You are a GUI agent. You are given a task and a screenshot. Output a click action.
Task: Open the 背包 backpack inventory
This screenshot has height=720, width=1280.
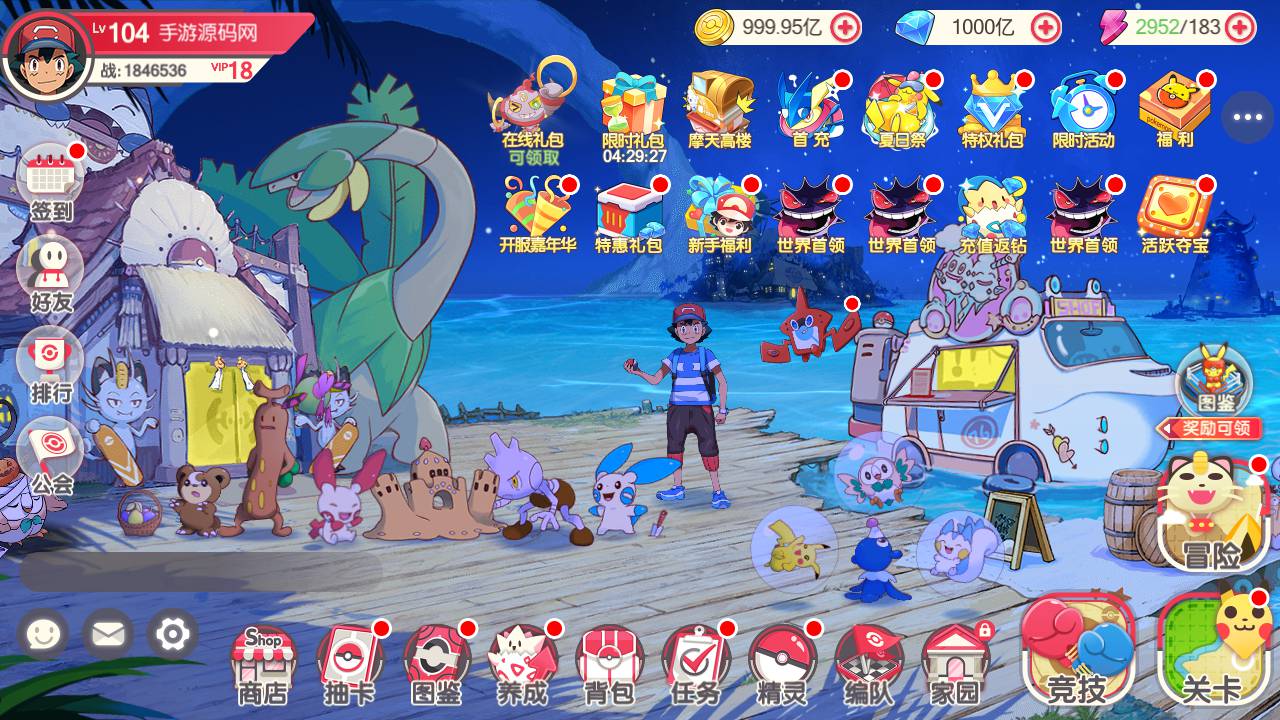609,664
